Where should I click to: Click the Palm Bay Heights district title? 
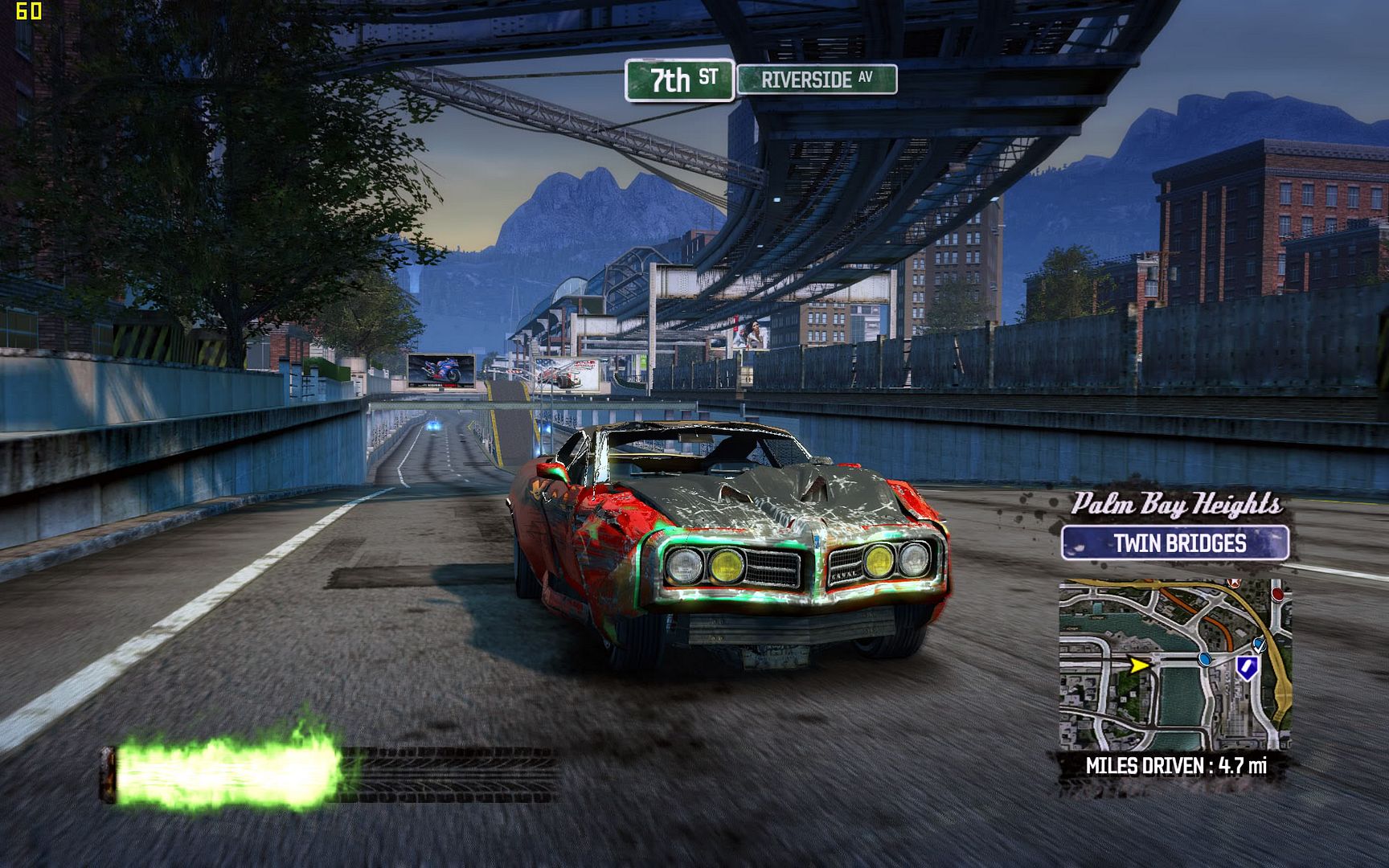[x=1176, y=505]
